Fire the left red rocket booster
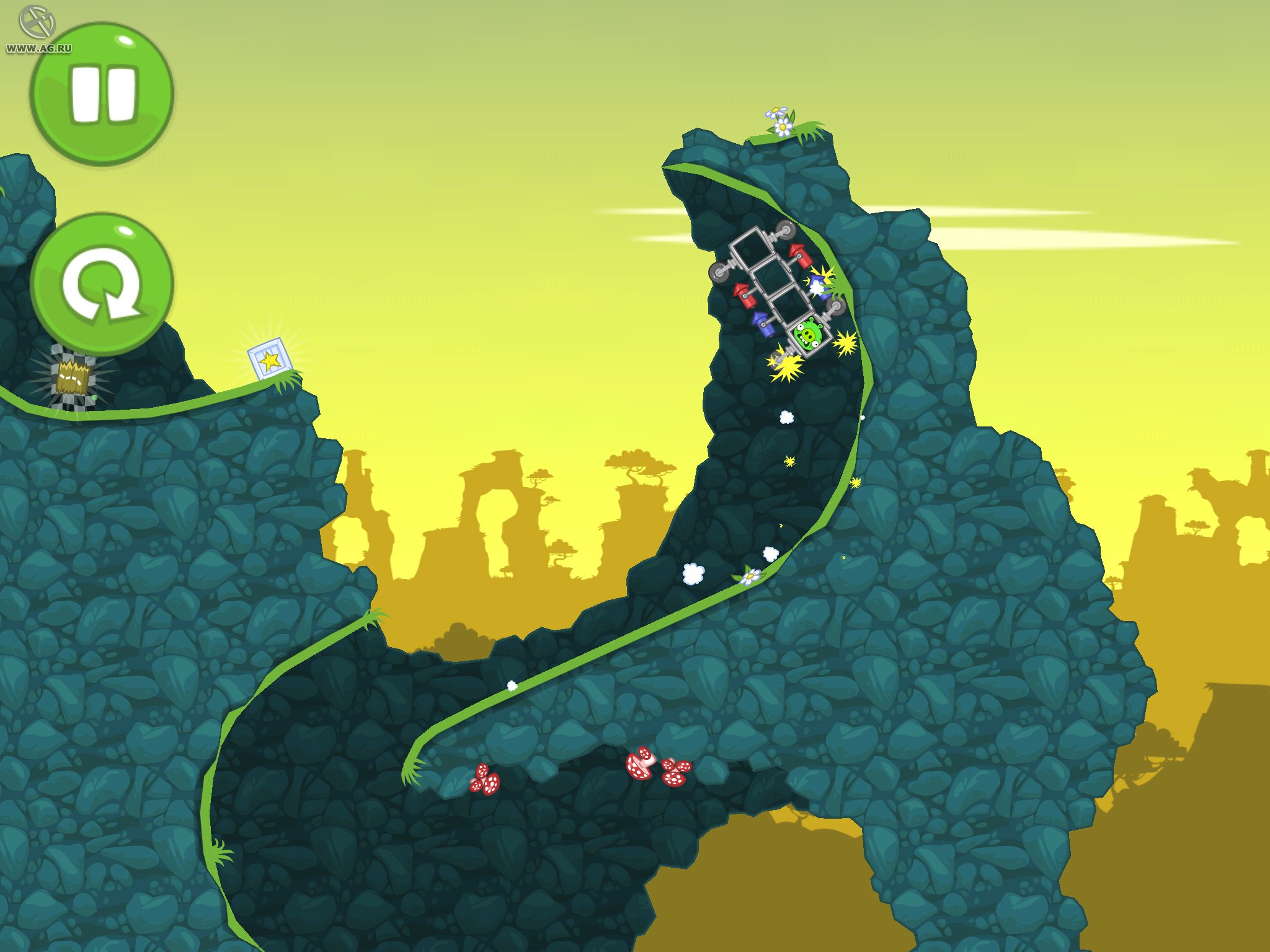Viewport: 1270px width, 952px height. coord(744,294)
